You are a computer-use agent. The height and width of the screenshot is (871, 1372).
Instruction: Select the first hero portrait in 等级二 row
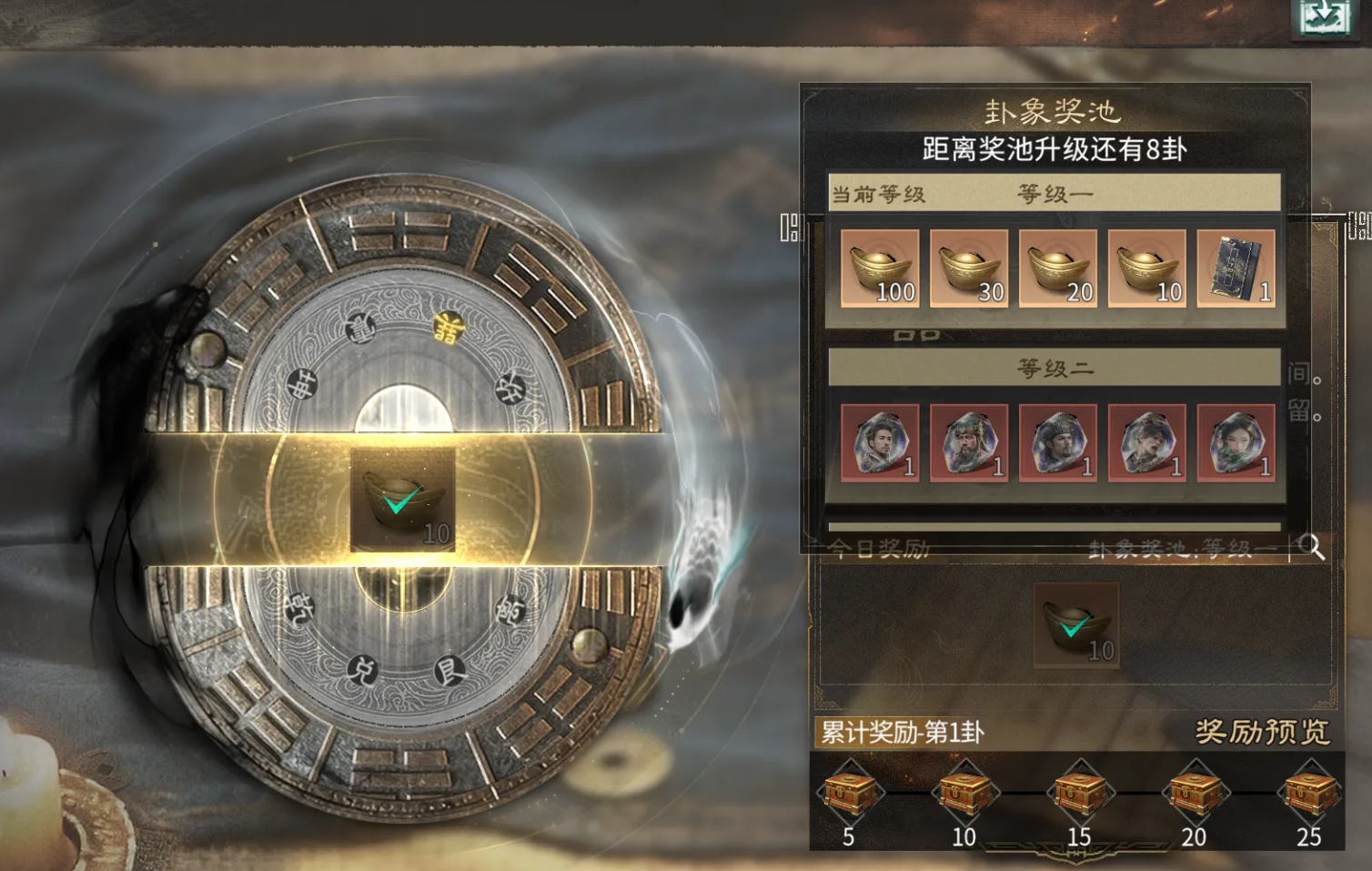coord(878,443)
